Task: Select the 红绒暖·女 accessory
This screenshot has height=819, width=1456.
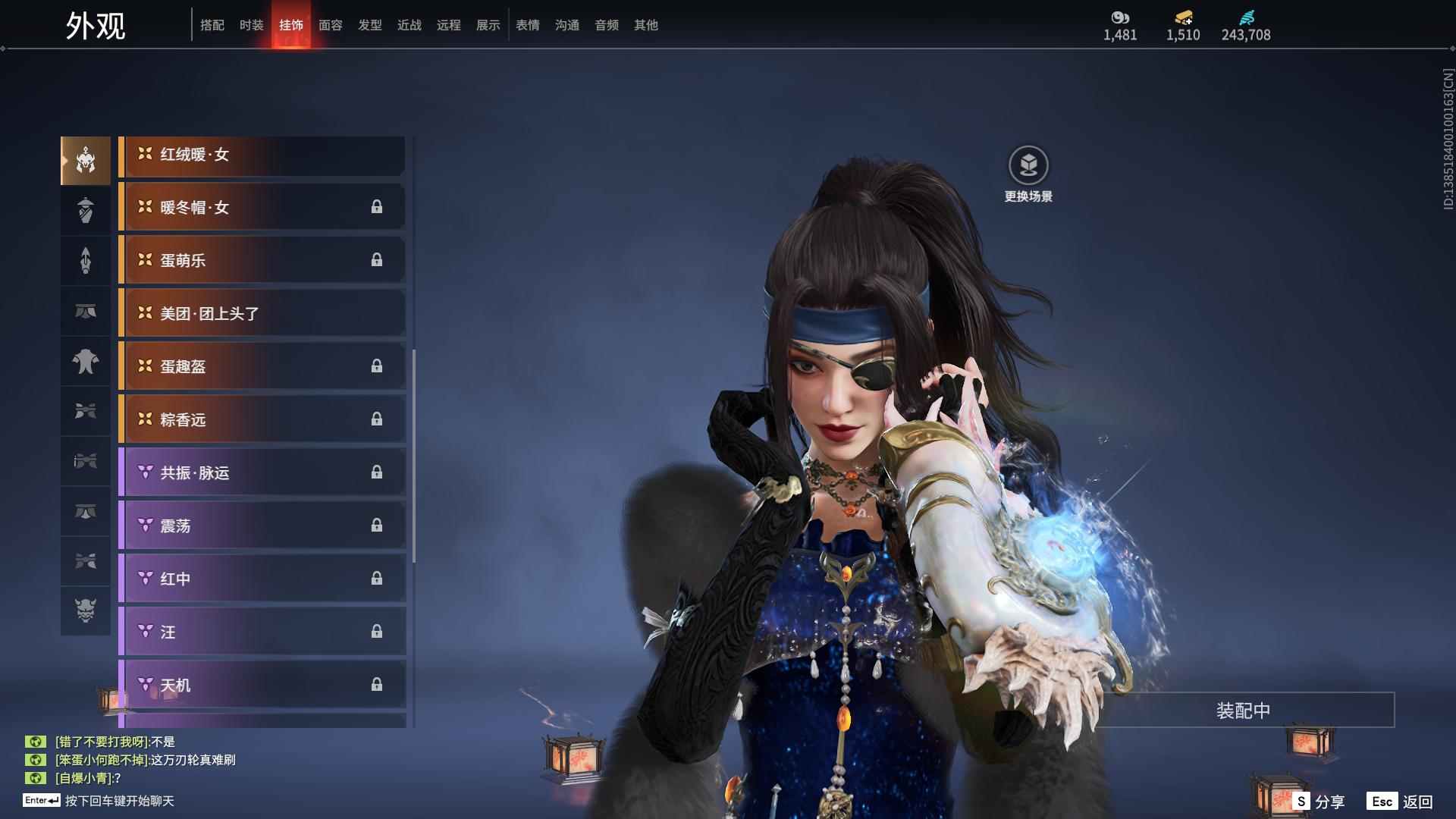Action: (x=262, y=155)
